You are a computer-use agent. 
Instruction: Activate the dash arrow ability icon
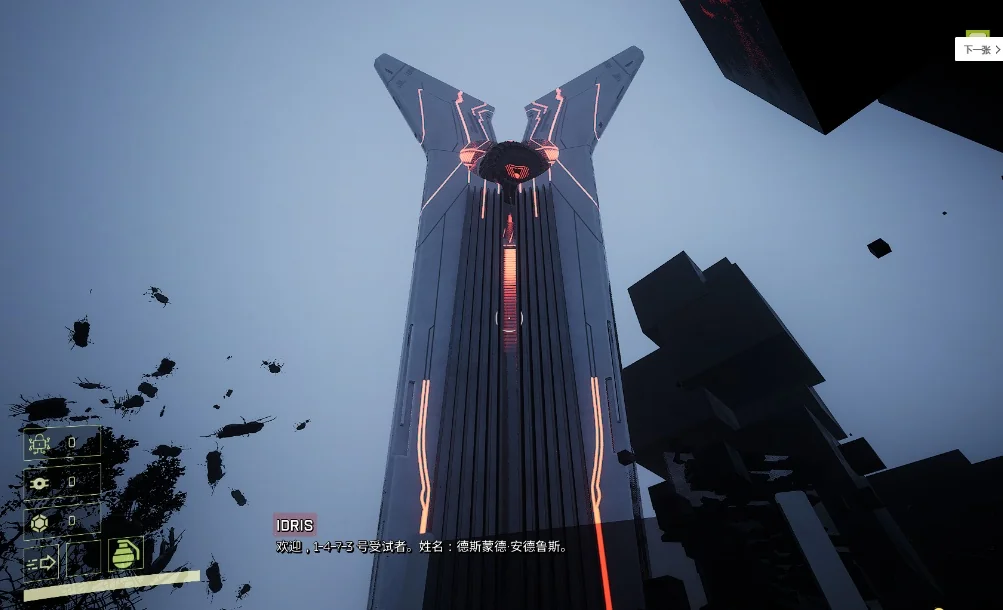pos(41,562)
